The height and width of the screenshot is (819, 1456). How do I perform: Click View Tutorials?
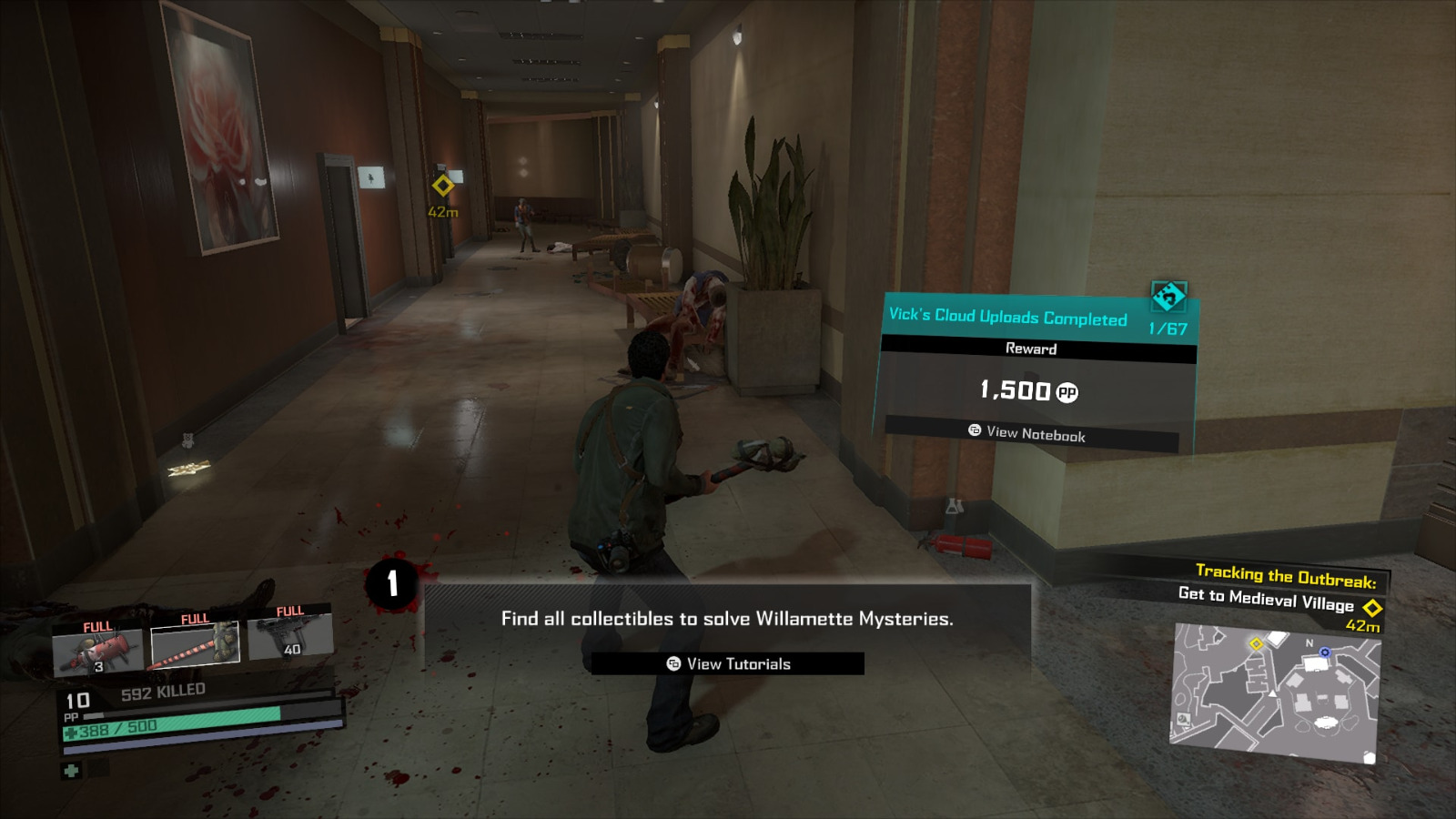pos(727,663)
